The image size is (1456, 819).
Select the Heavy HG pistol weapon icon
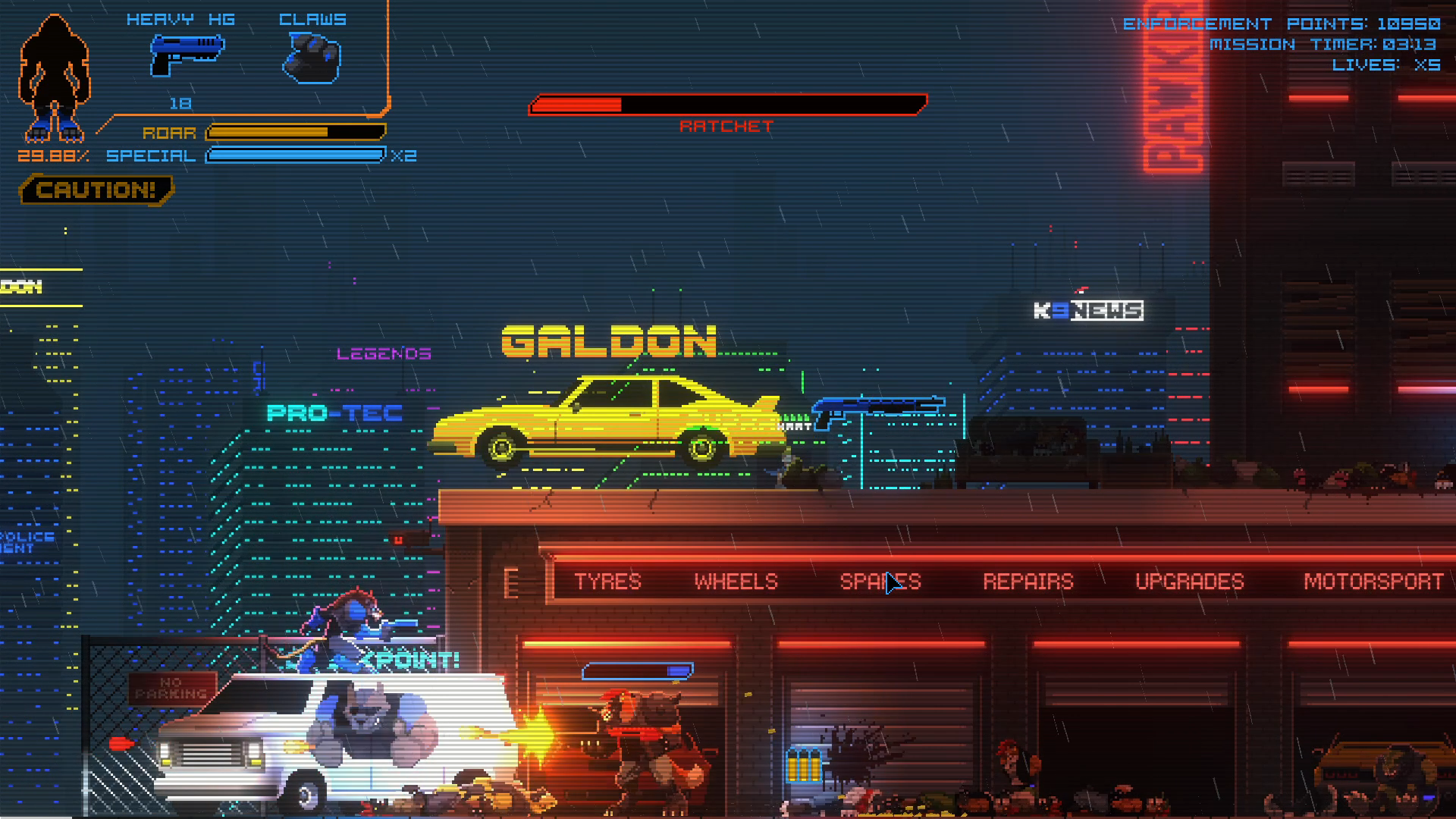pos(187,55)
